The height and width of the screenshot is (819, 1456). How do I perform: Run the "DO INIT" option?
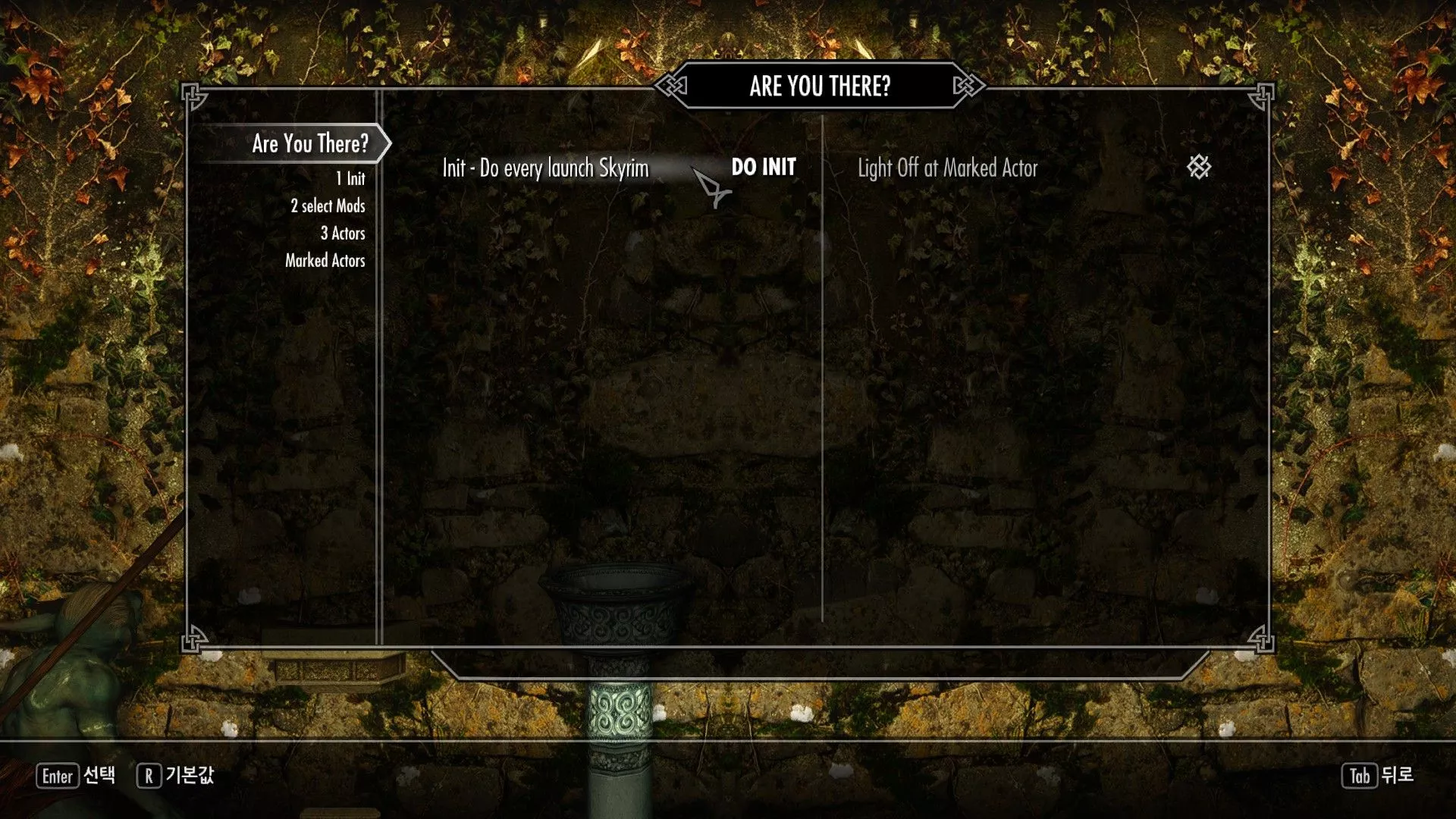point(763,168)
